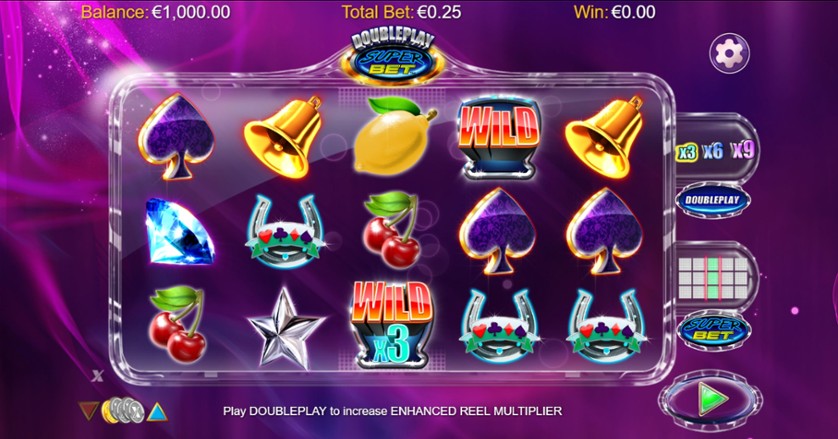Enable the SUPER BET option

click(713, 329)
